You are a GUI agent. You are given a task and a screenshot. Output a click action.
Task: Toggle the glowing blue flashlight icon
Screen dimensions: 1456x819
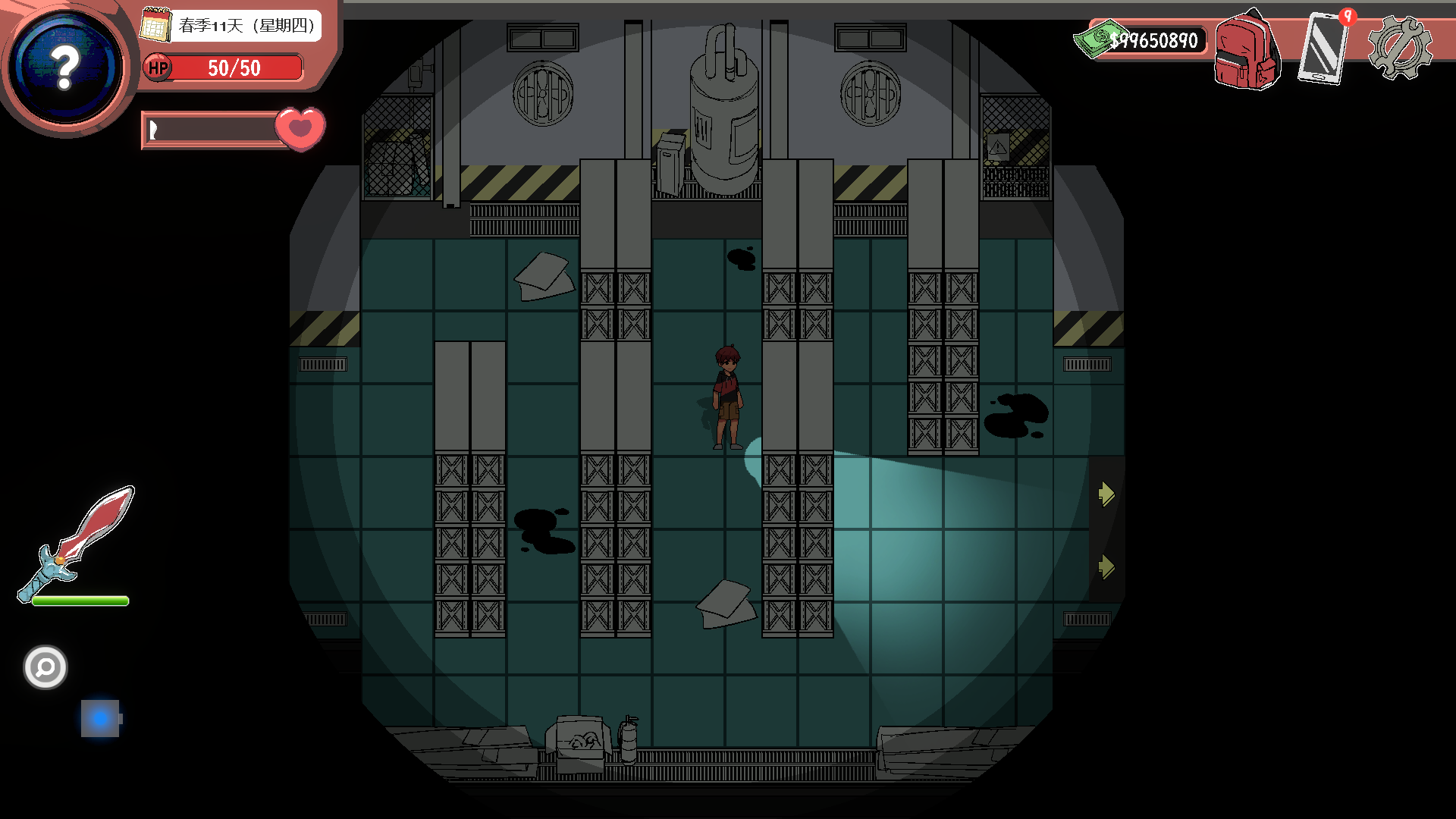(100, 718)
